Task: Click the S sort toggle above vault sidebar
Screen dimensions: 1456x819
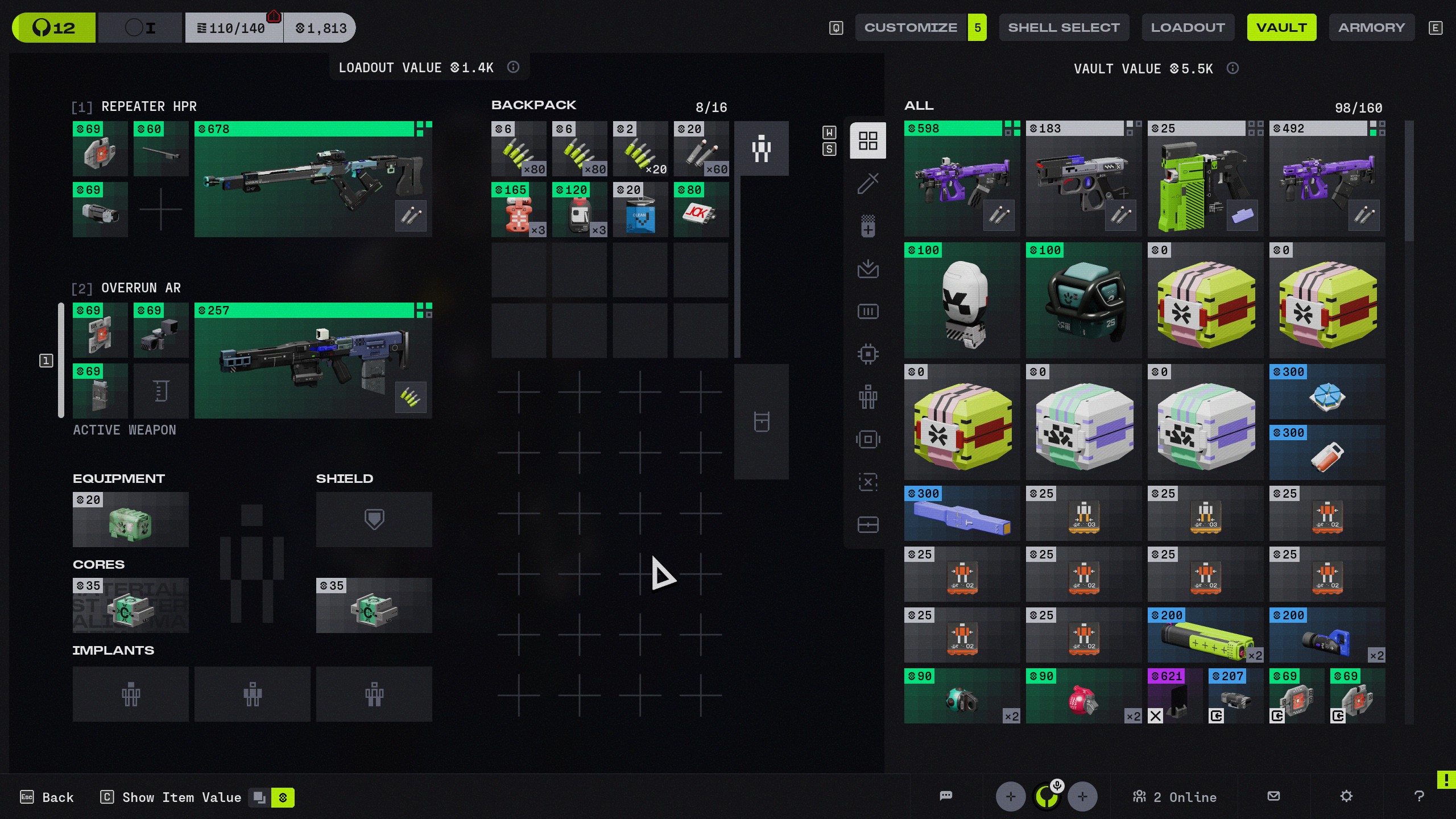Action: click(x=830, y=148)
